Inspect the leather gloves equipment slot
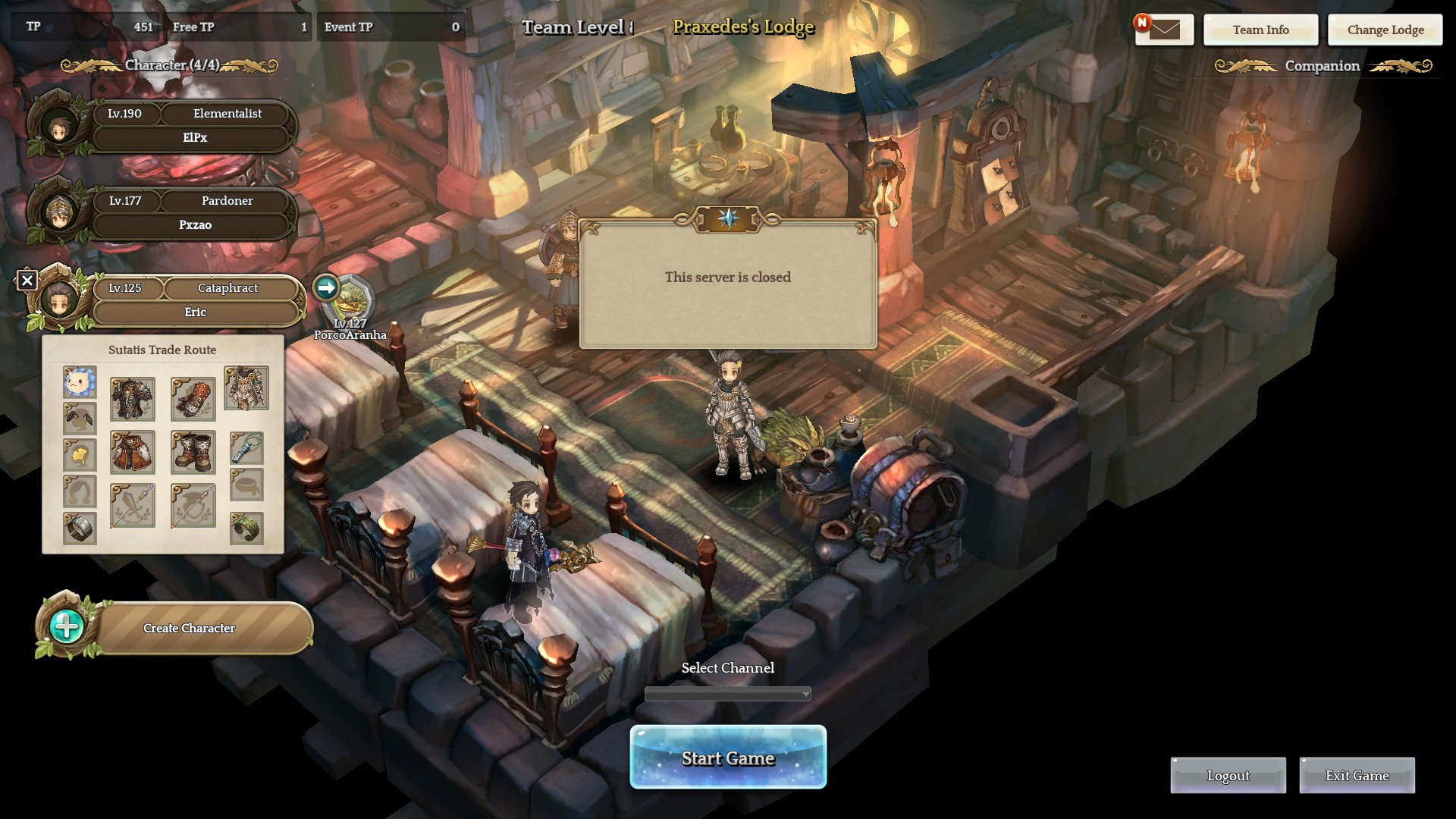The width and height of the screenshot is (1456, 819). (193, 399)
